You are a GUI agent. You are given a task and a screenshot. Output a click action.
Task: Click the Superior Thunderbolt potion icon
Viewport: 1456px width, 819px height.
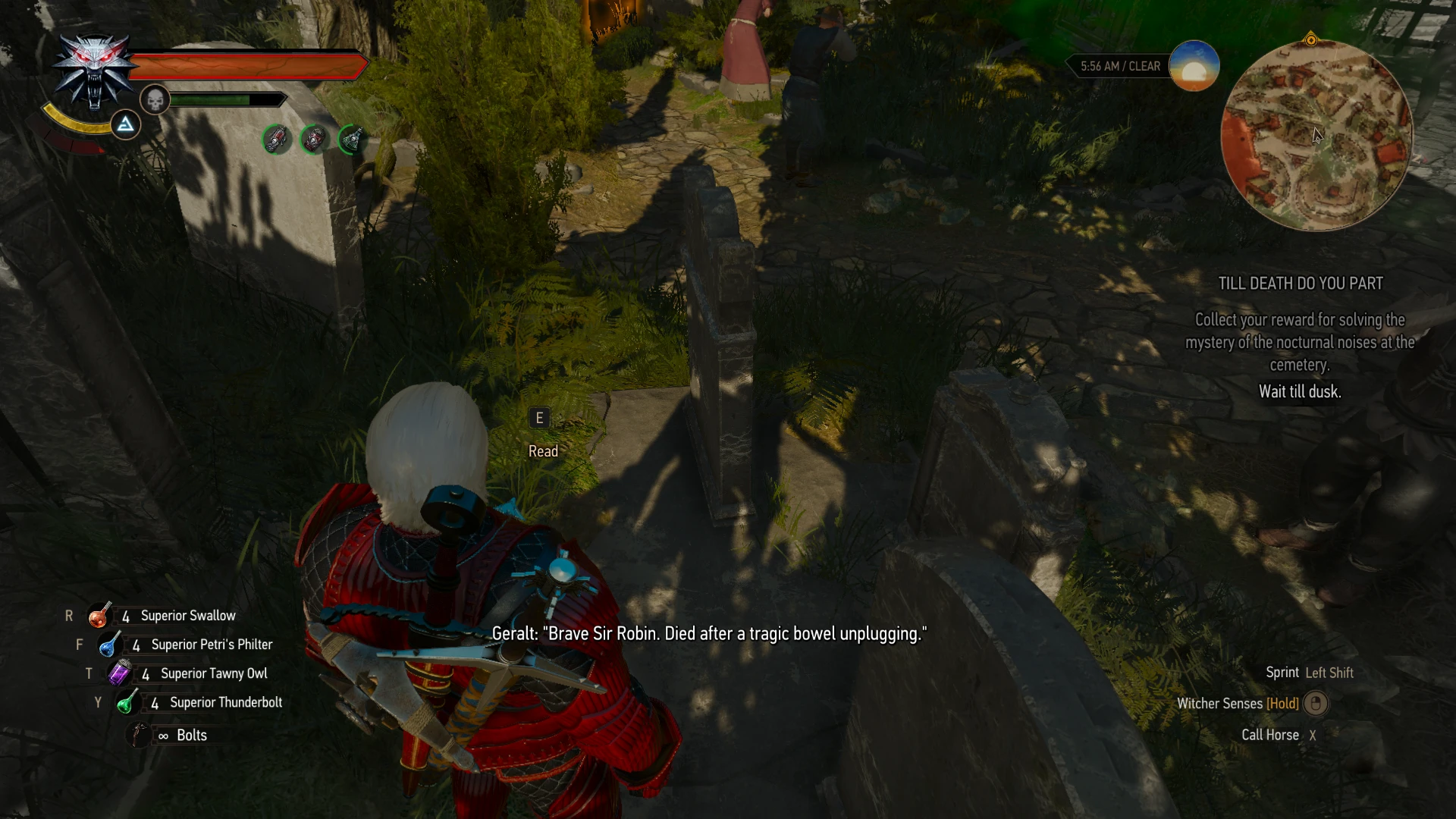tap(127, 701)
